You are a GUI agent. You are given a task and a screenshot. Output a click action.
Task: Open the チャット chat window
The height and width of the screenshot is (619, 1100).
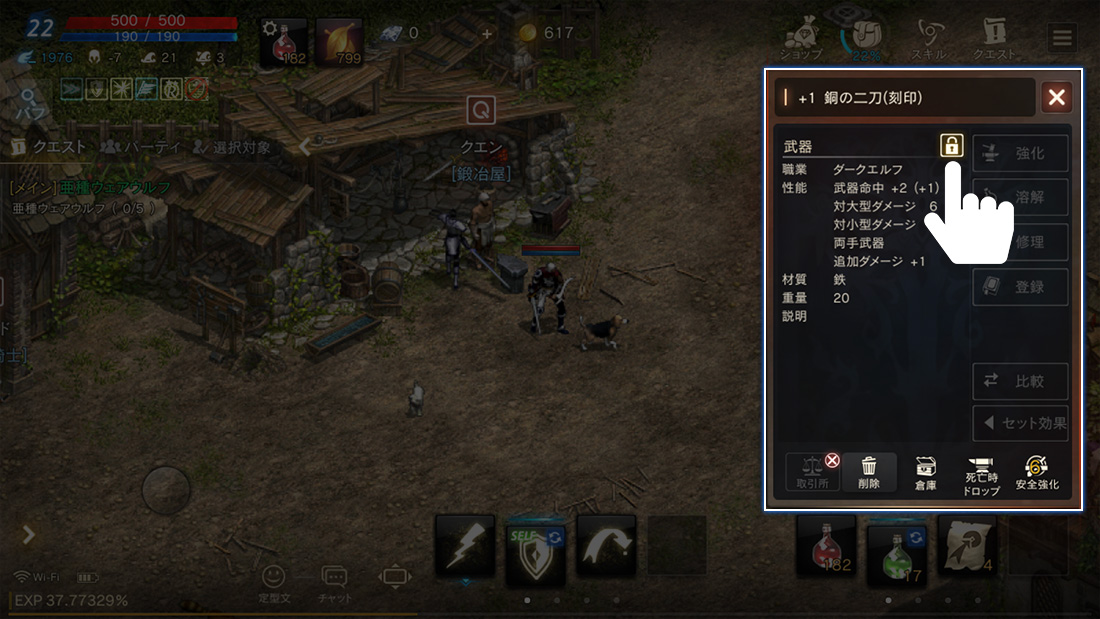(334, 582)
